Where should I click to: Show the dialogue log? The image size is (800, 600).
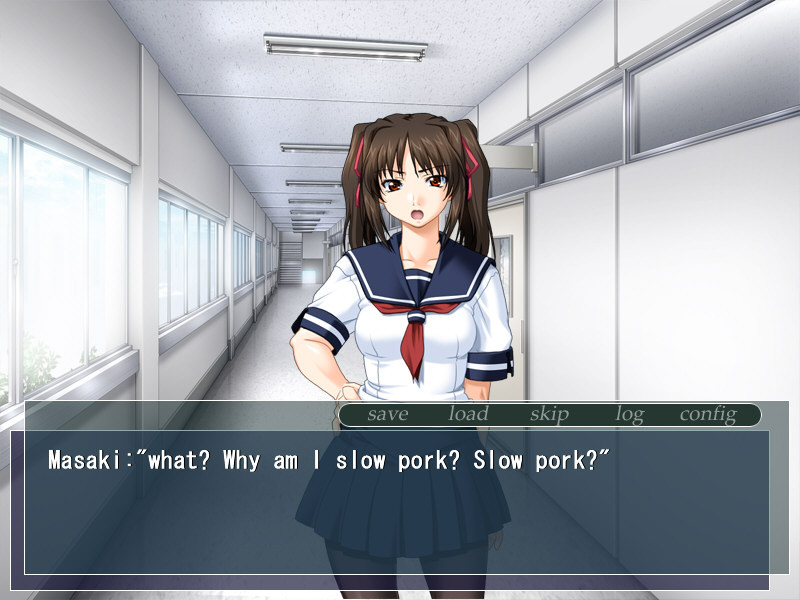(x=629, y=414)
